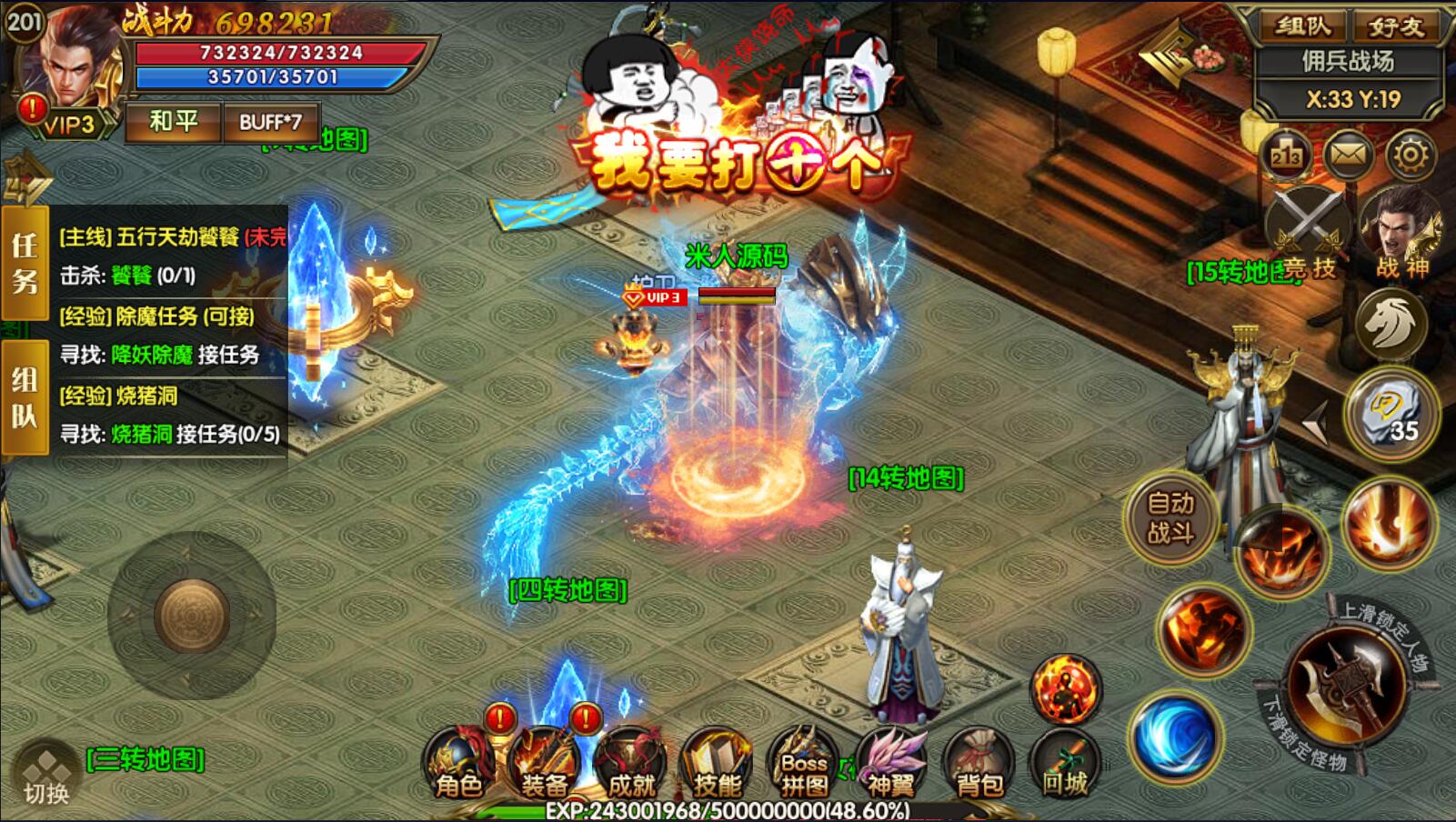Open the 组队 team button at top

click(x=1301, y=26)
